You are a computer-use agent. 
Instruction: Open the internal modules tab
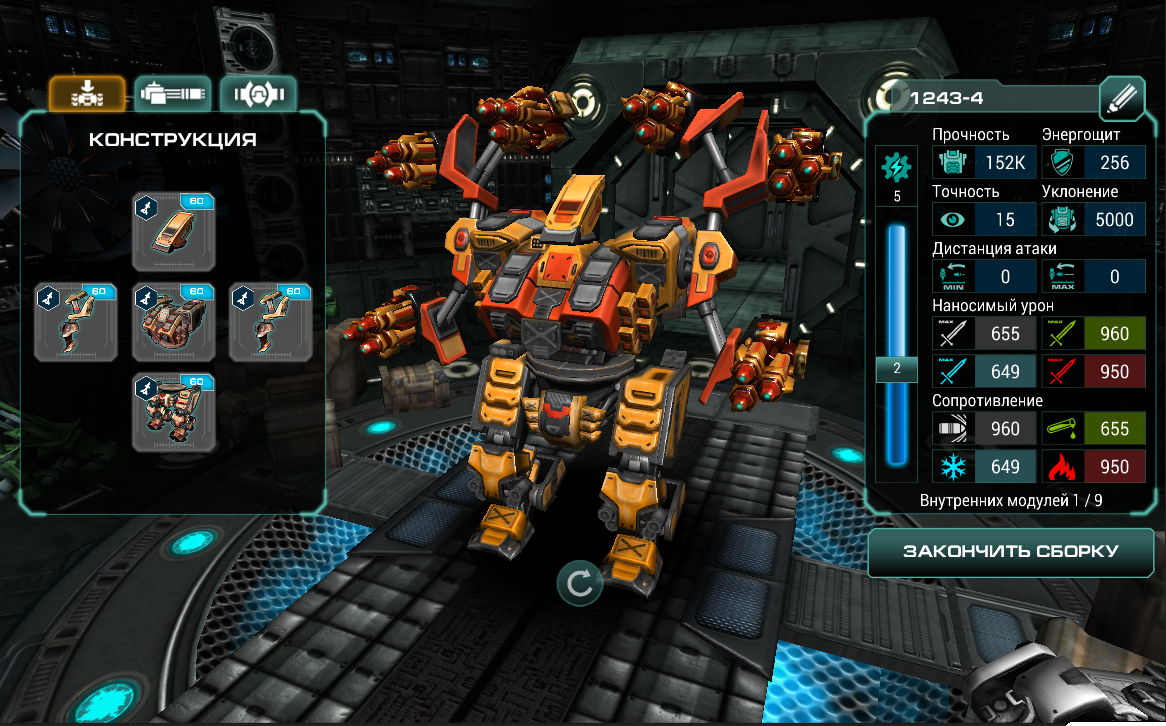point(259,94)
